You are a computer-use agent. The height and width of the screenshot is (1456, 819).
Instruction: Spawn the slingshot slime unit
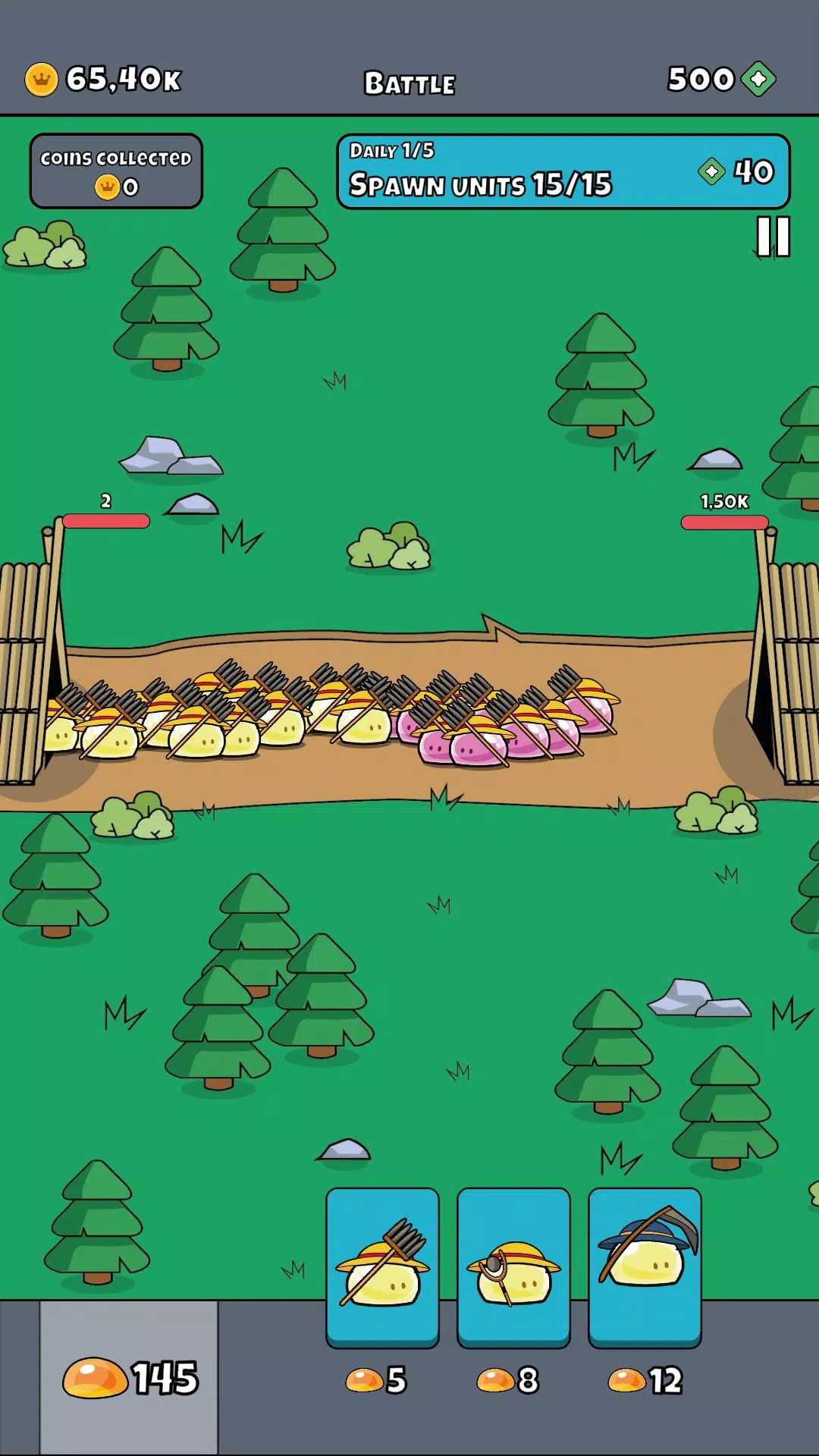coord(513,1266)
